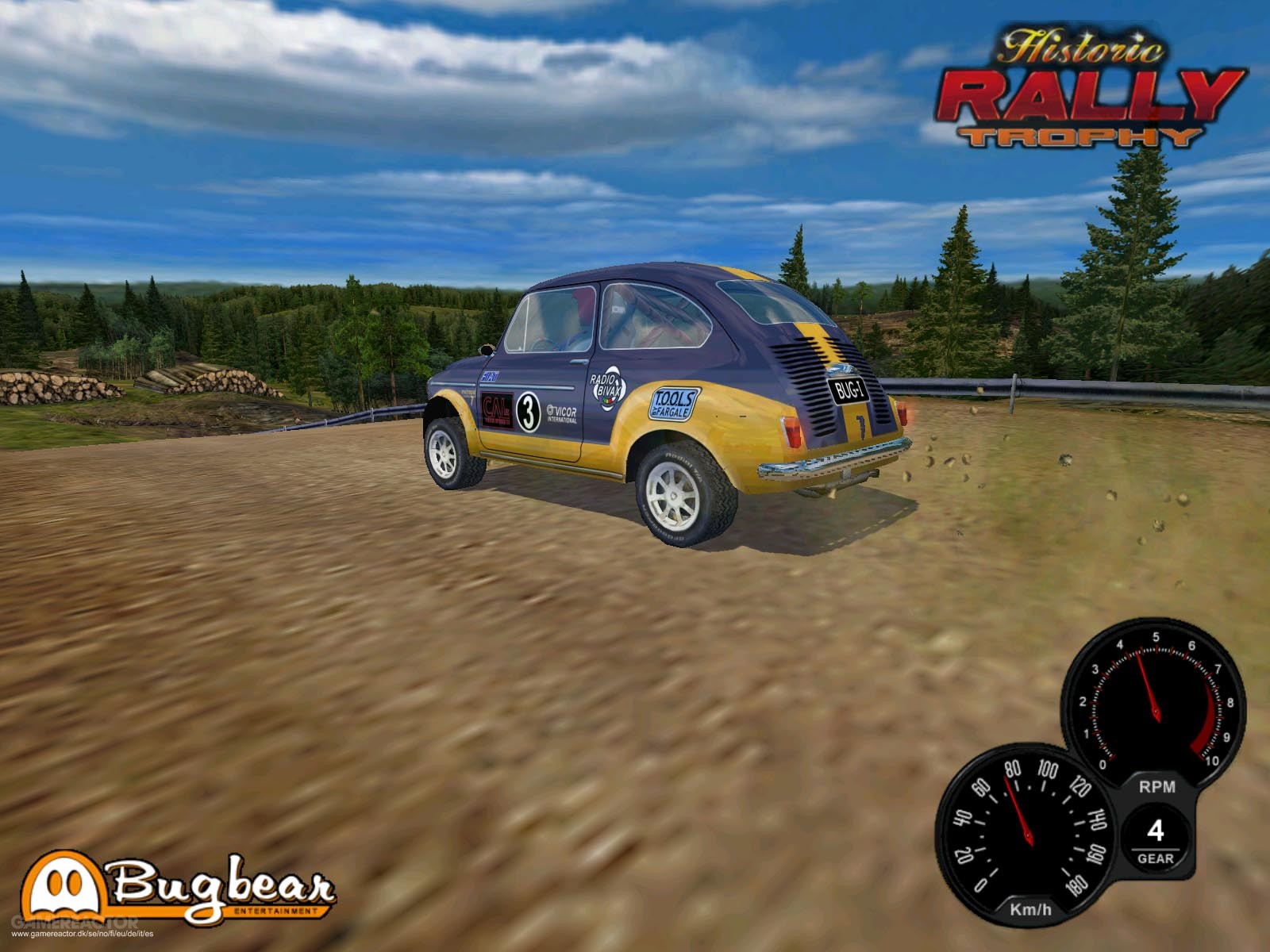The width and height of the screenshot is (1270, 952).
Task: Select the Bugbear Entertainment ghost mascot icon
Action: 62,887
